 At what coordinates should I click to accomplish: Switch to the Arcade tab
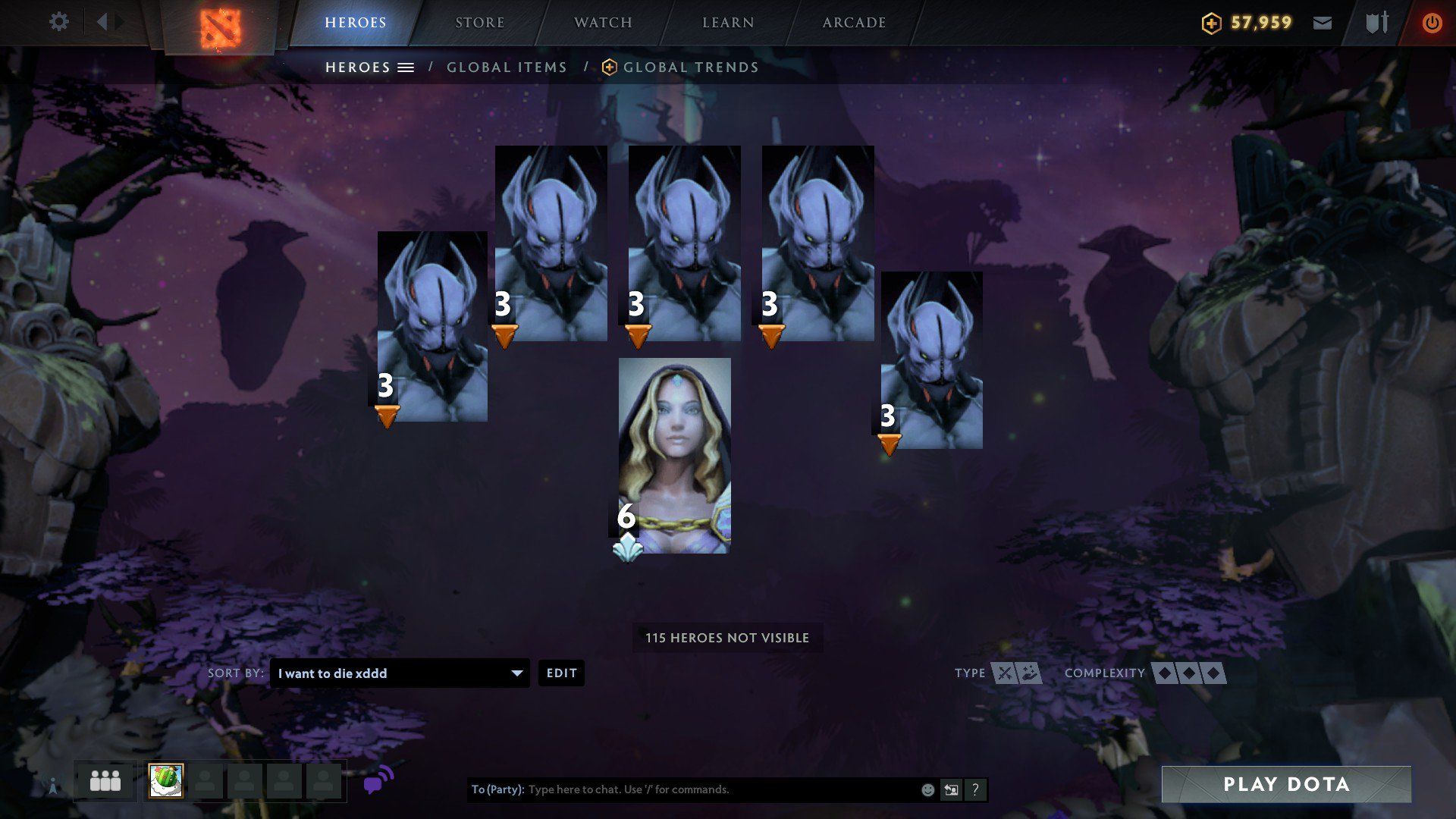[x=854, y=23]
